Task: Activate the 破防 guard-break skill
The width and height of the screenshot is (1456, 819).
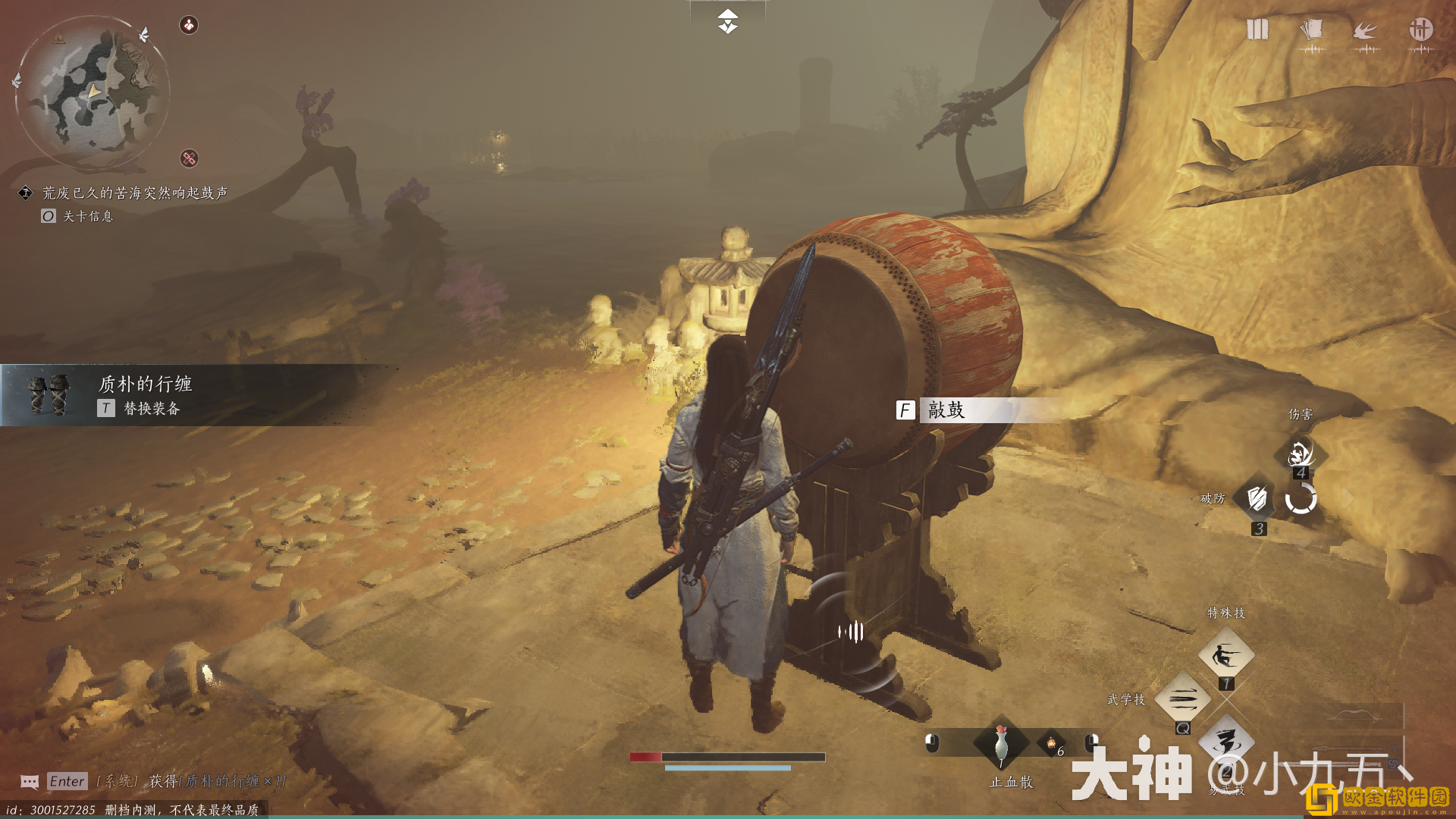Action: click(1257, 498)
